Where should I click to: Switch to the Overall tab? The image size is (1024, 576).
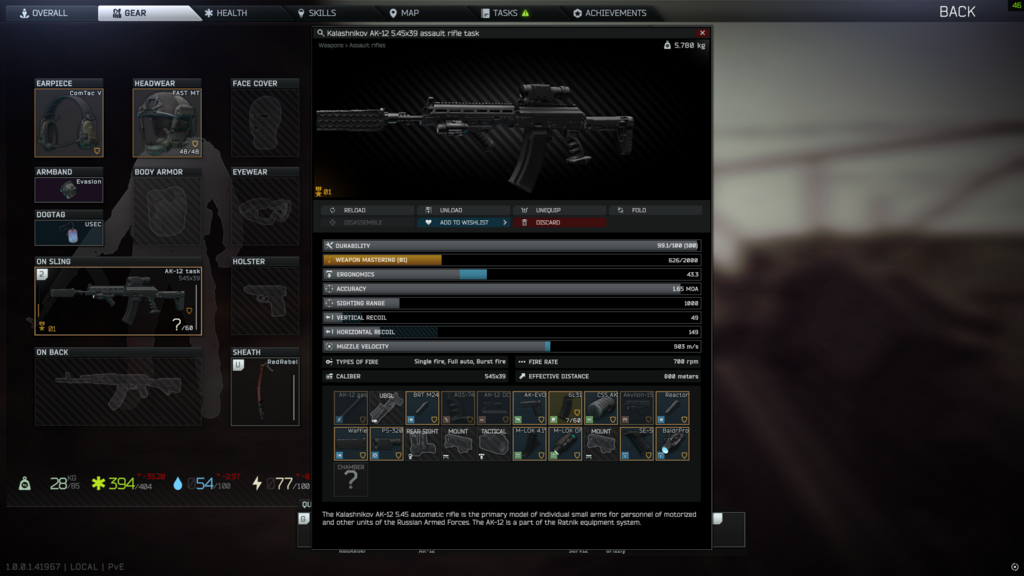44,13
